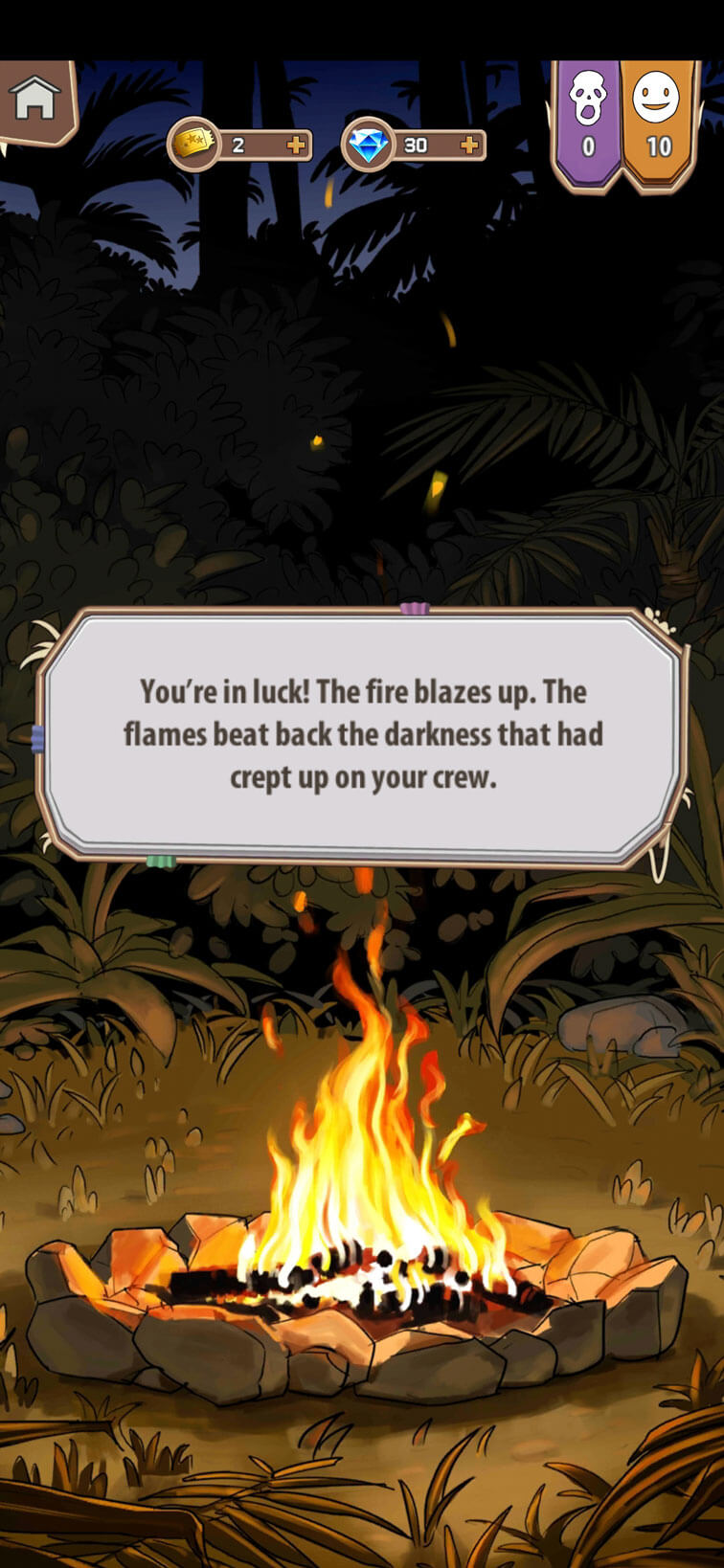The height and width of the screenshot is (1568, 724).
Task: Continue past the fire blazes dialogue box
Action: (x=362, y=734)
